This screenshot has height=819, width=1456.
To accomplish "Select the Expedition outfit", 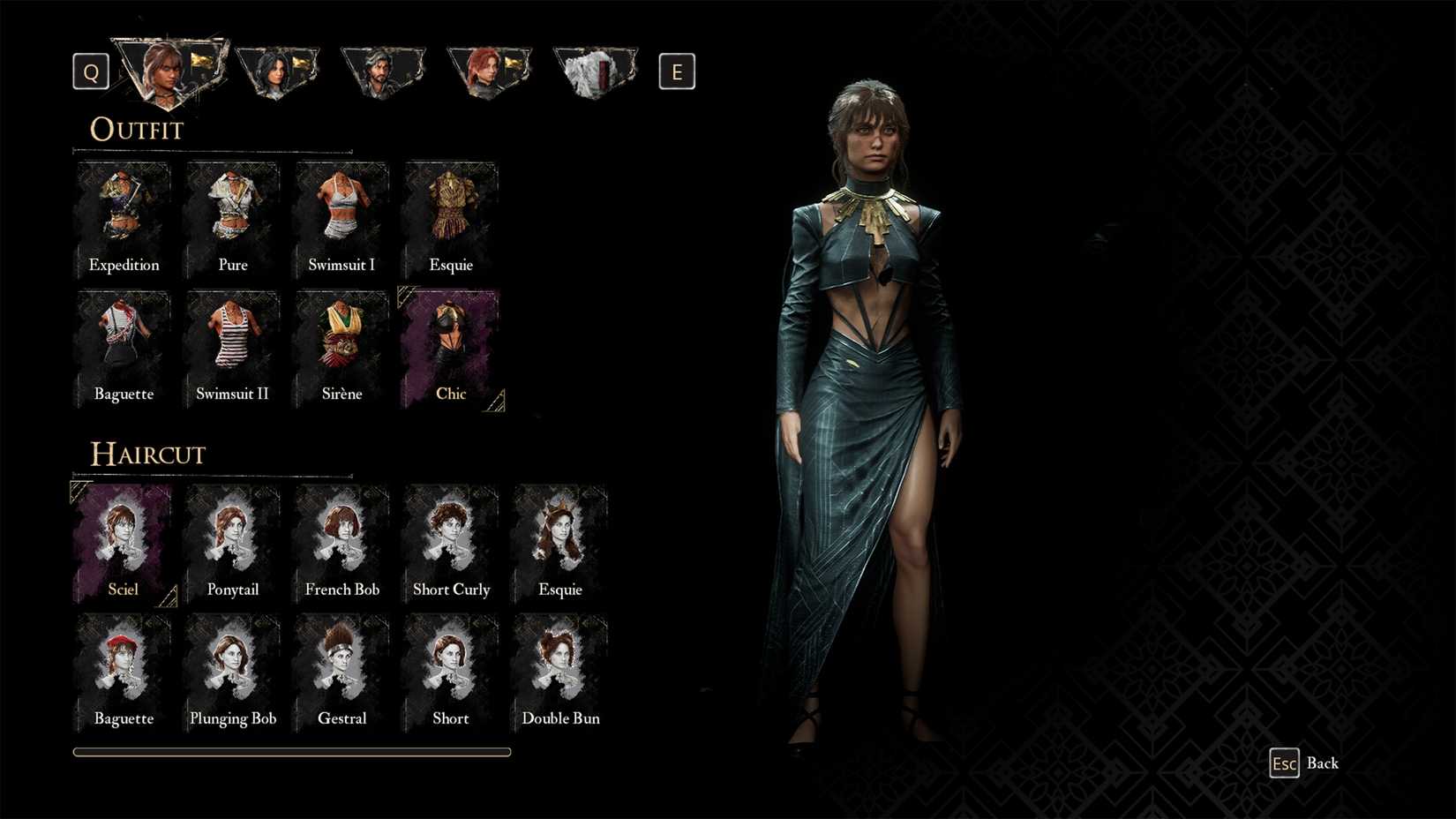I will click(x=124, y=221).
